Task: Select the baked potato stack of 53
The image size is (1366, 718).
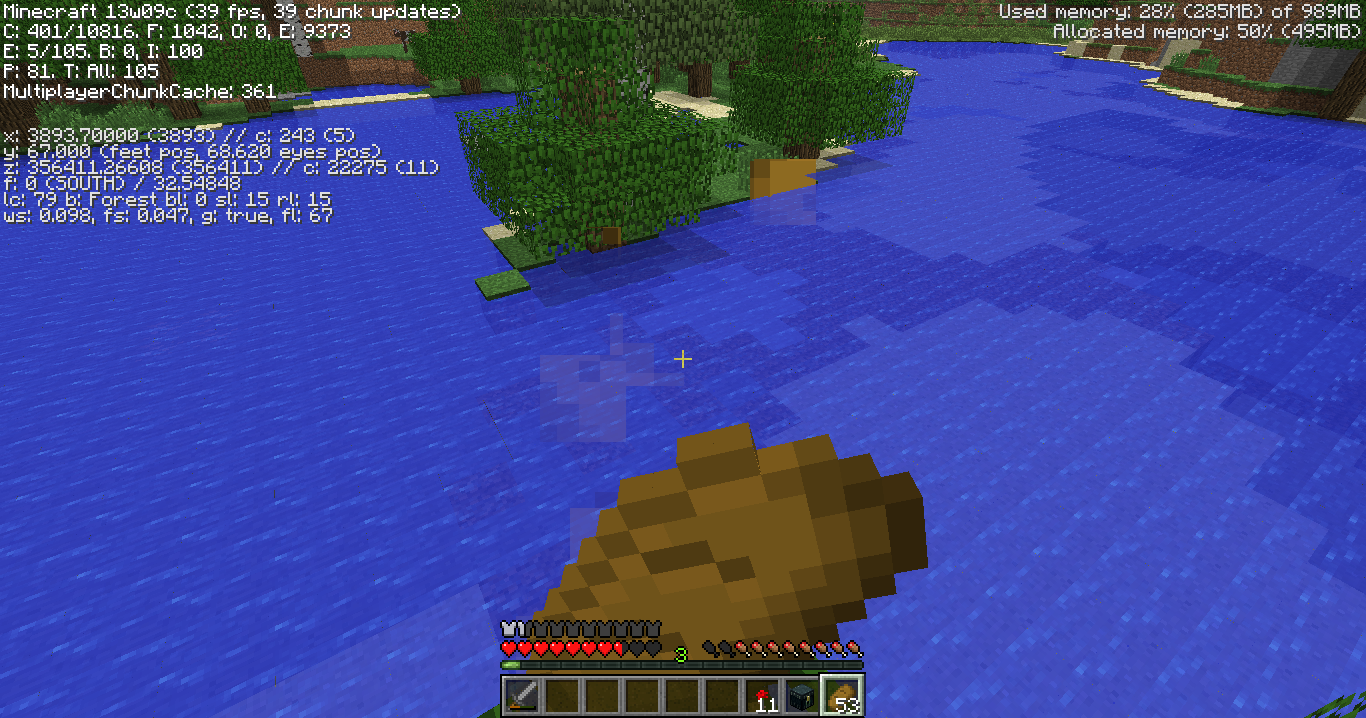Action: point(842,695)
